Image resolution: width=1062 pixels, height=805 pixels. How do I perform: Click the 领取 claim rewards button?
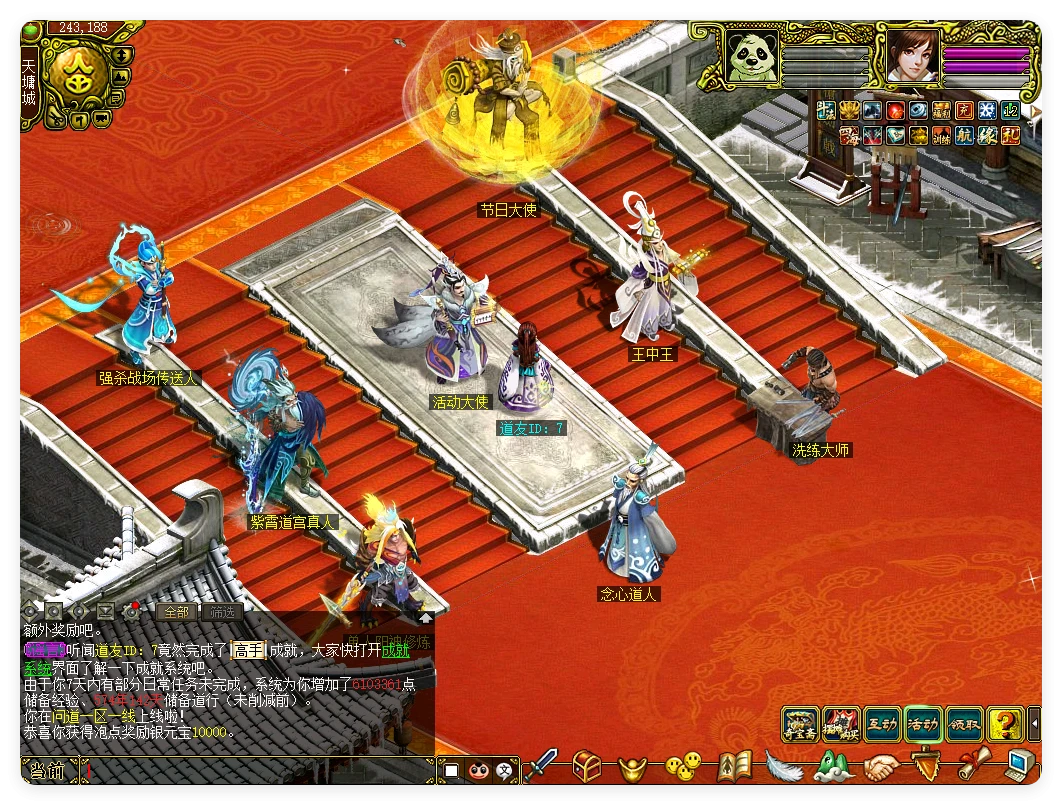pos(963,724)
